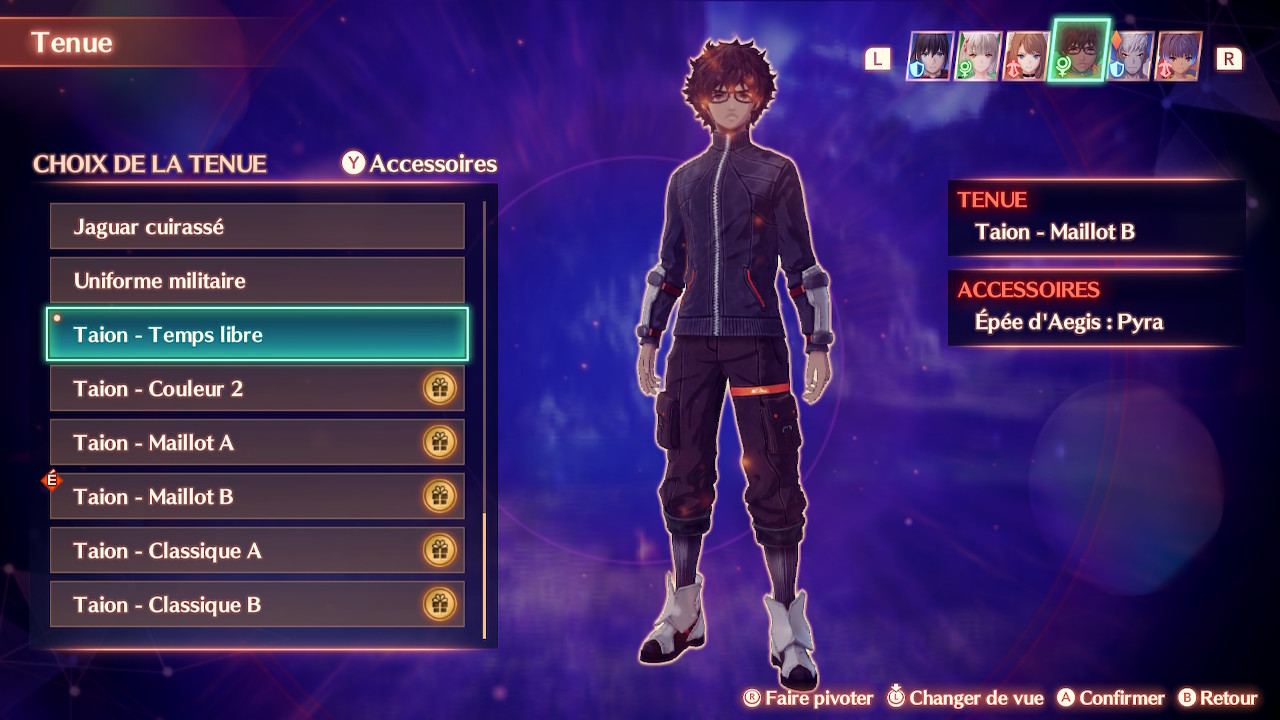Screen dimensions: 1280x720
Task: Switch to the black-haired character portrait
Action: 930,56
